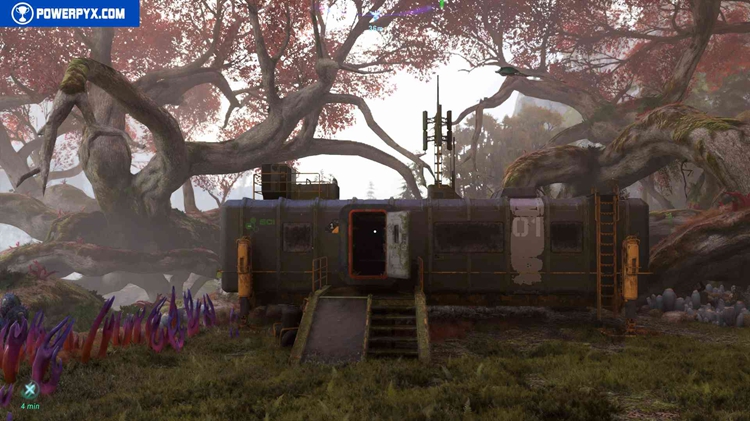Viewport: 750px width, 421px height.
Task: Click the crossed-swords buff icon showing 4 min
Action: [30, 391]
